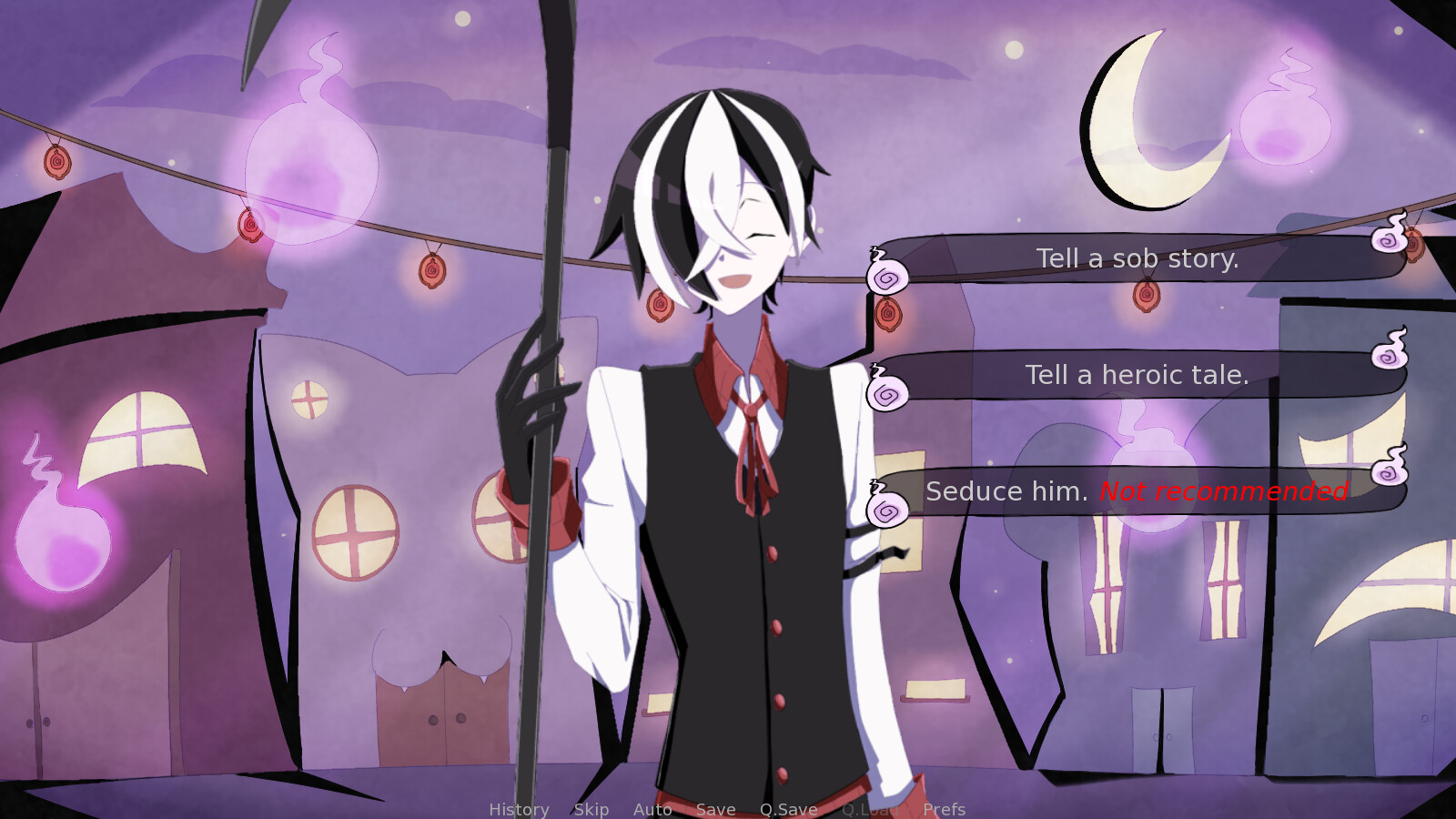Click the spirit wisp icon right of "Tell a sob story."
Viewport: 1456px width, 819px height.
[x=1386, y=244]
